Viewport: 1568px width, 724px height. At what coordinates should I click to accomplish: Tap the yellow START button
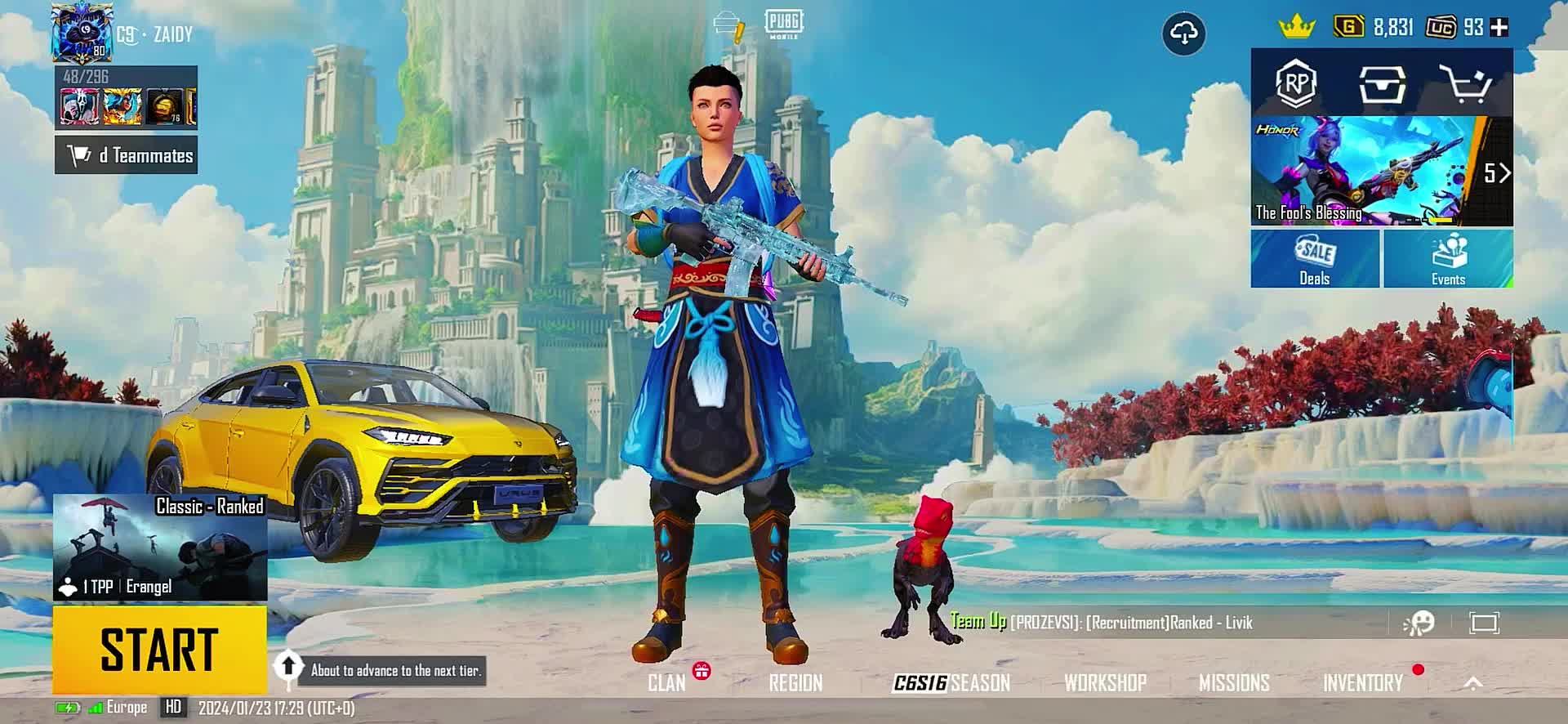pos(159,650)
